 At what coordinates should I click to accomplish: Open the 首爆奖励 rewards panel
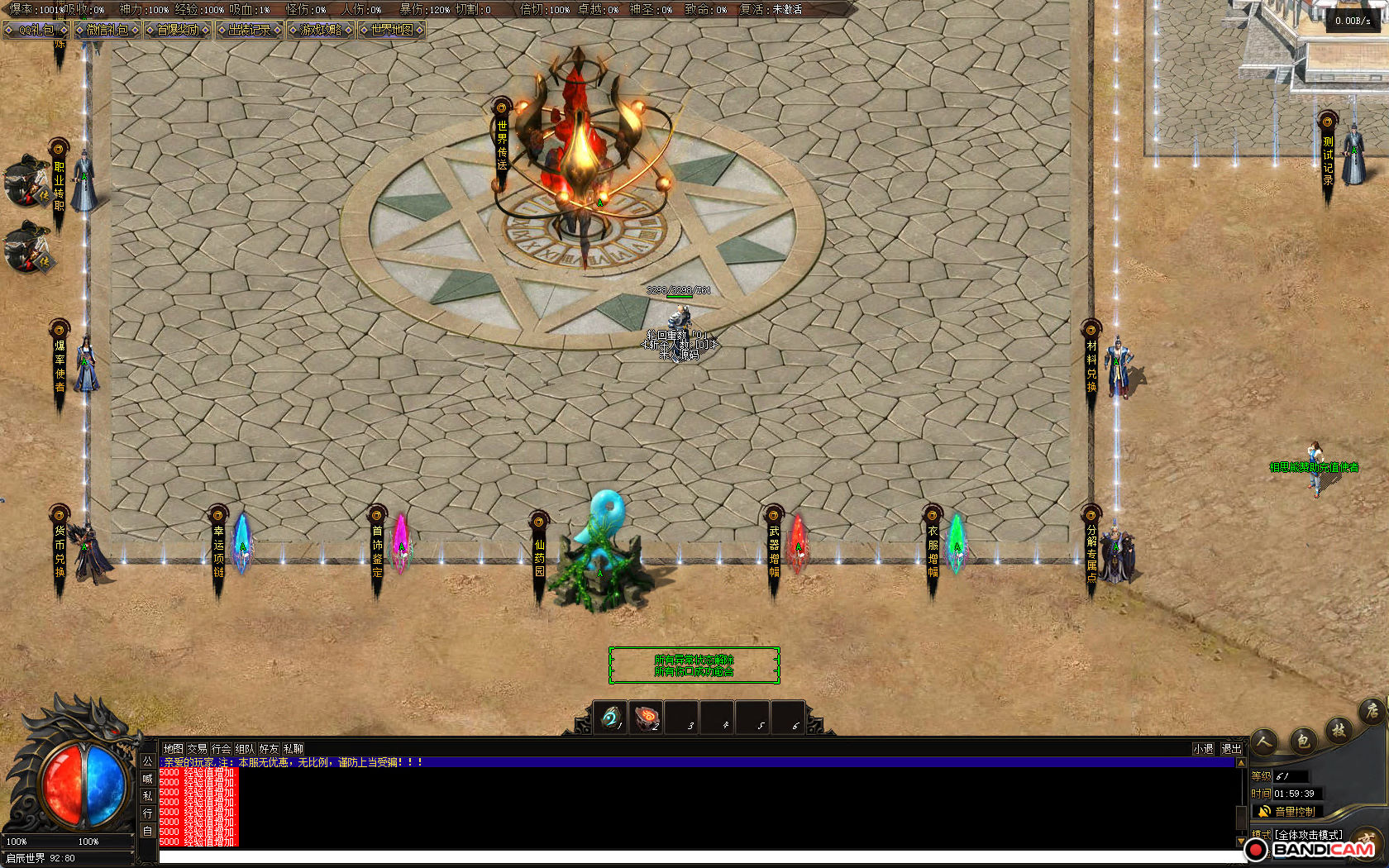coord(178,30)
